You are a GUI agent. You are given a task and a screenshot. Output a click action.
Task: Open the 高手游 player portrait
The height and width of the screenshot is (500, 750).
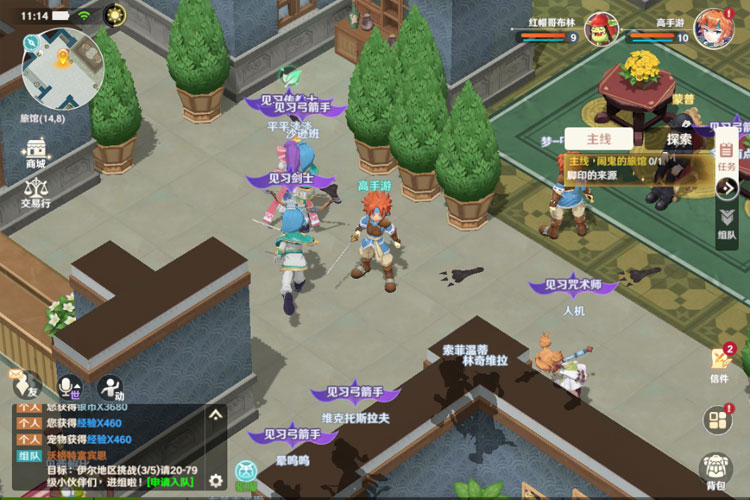711,25
